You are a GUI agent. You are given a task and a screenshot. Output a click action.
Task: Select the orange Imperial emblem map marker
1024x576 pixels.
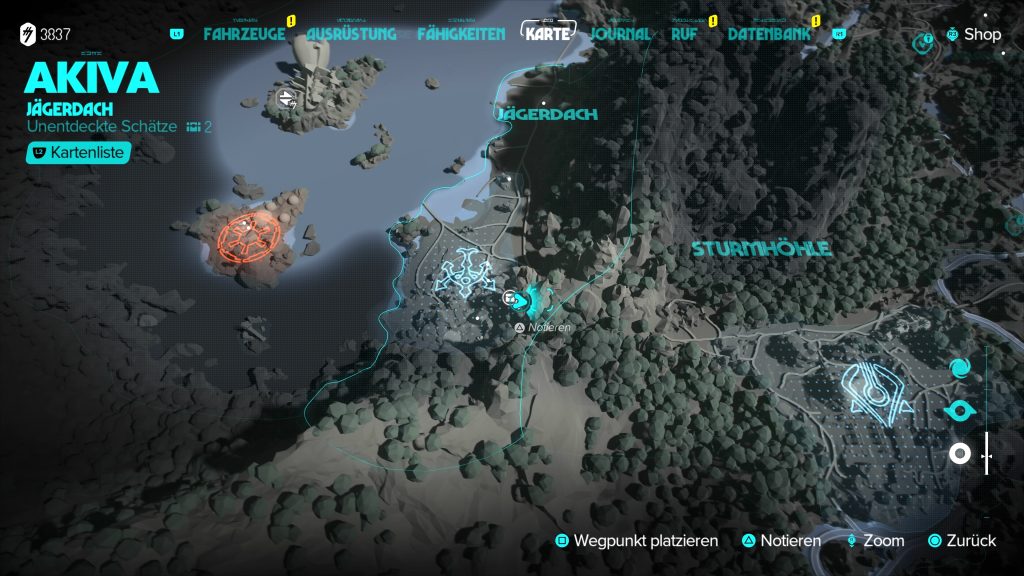[x=241, y=238]
